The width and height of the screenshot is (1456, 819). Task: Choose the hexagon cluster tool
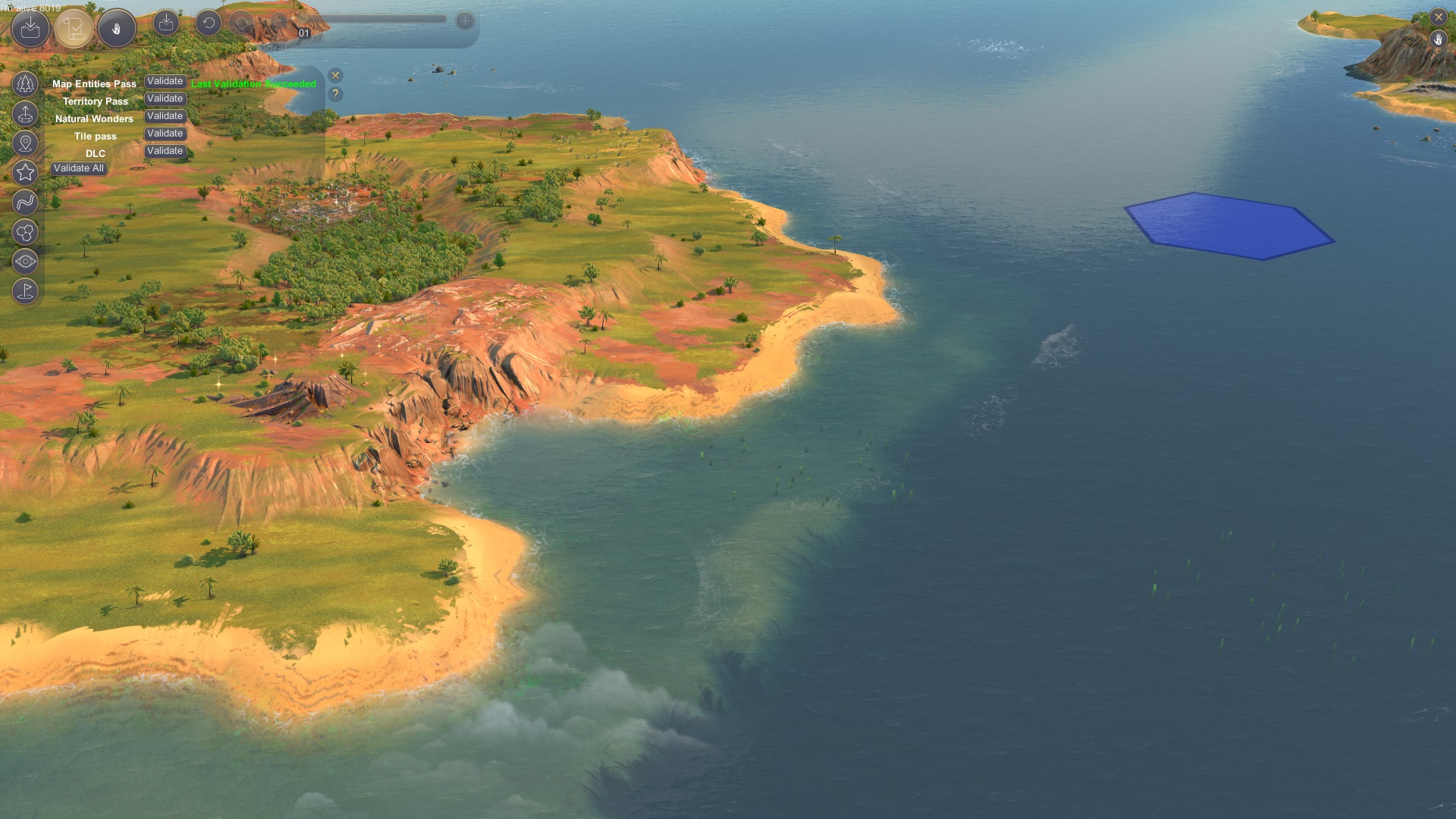click(25, 231)
